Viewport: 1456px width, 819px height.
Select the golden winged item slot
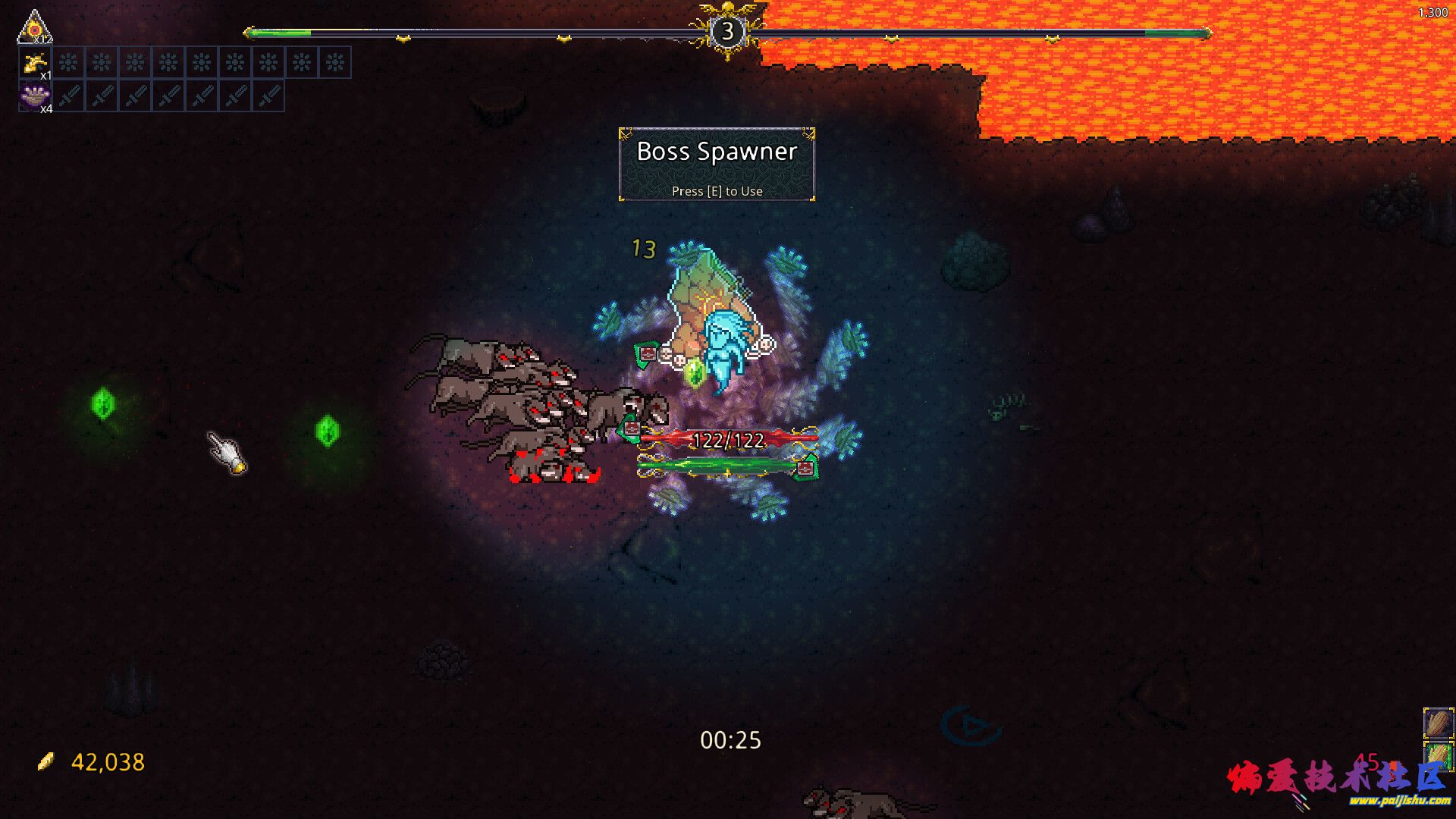(x=34, y=63)
